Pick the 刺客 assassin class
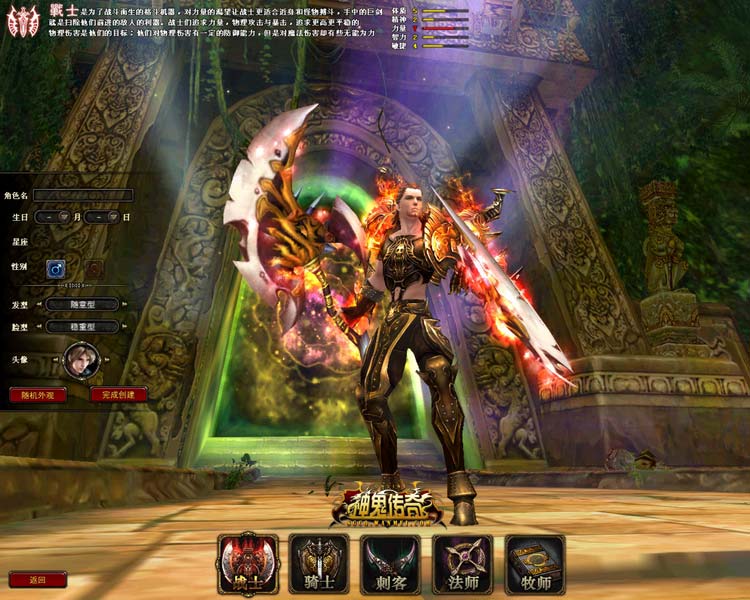This screenshot has width=750, height=600. (391, 564)
